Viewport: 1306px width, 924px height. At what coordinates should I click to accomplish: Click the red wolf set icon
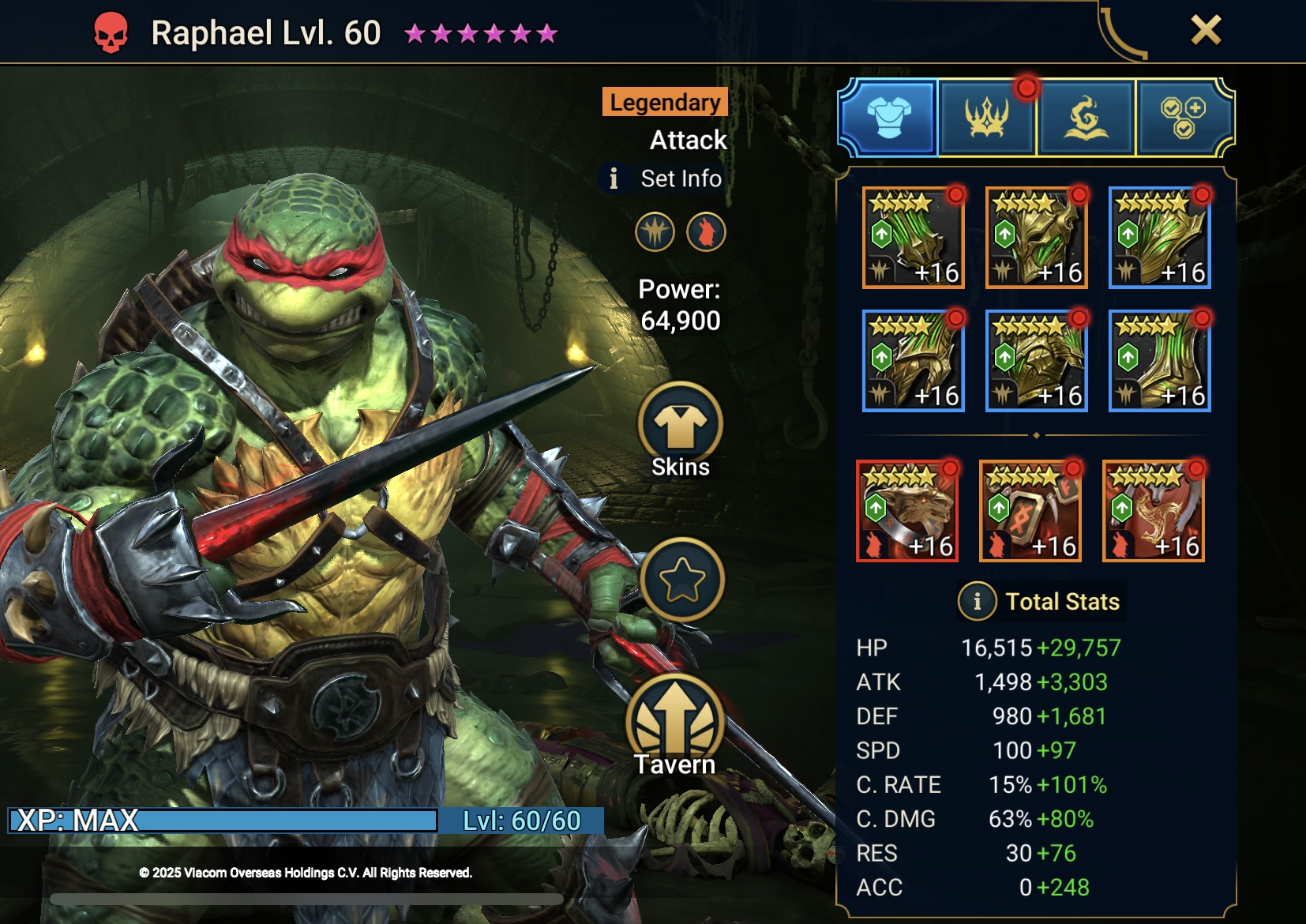706,232
